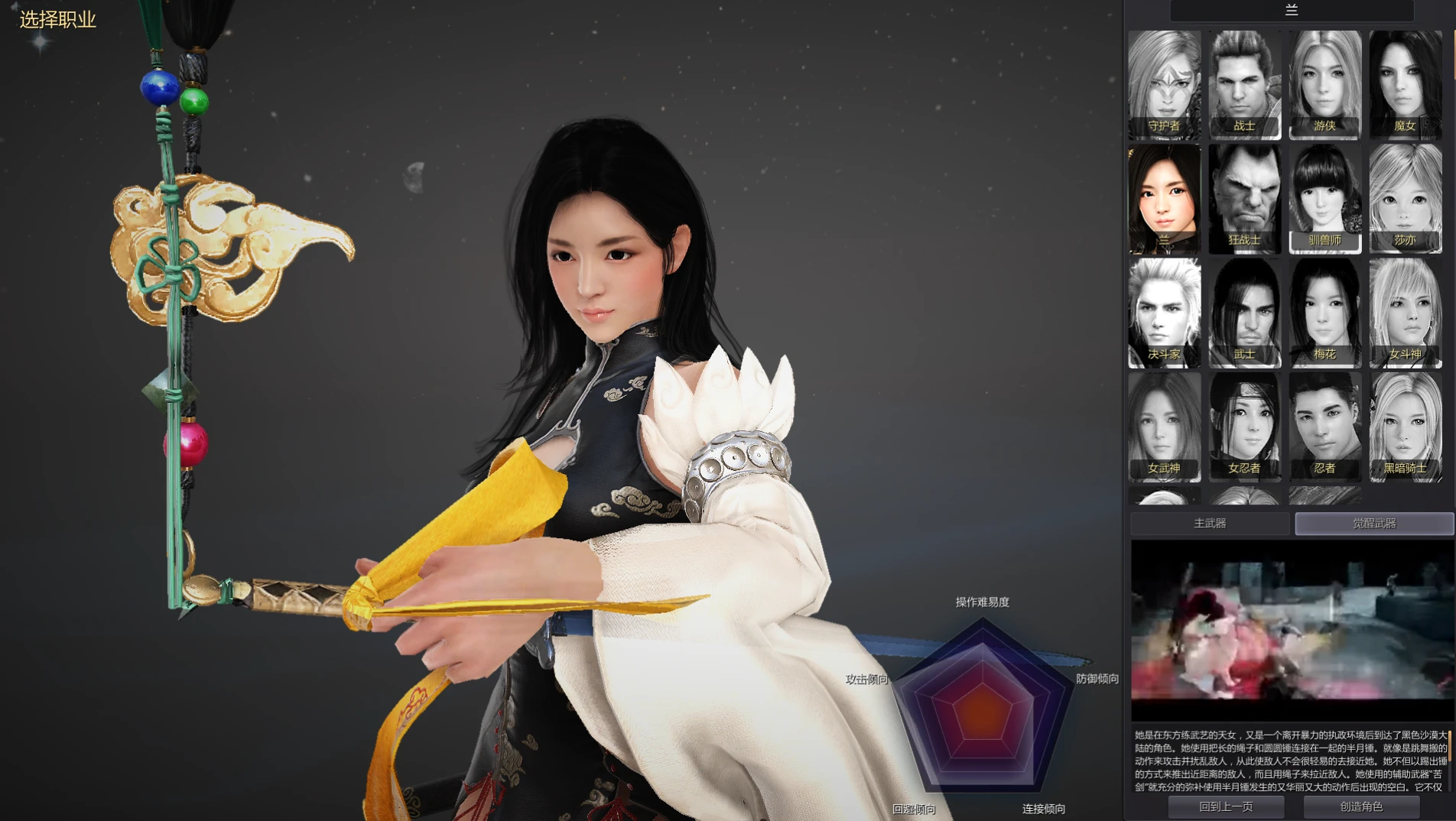Select the 狂战士 class portrait
1456x821 pixels.
pos(1244,199)
